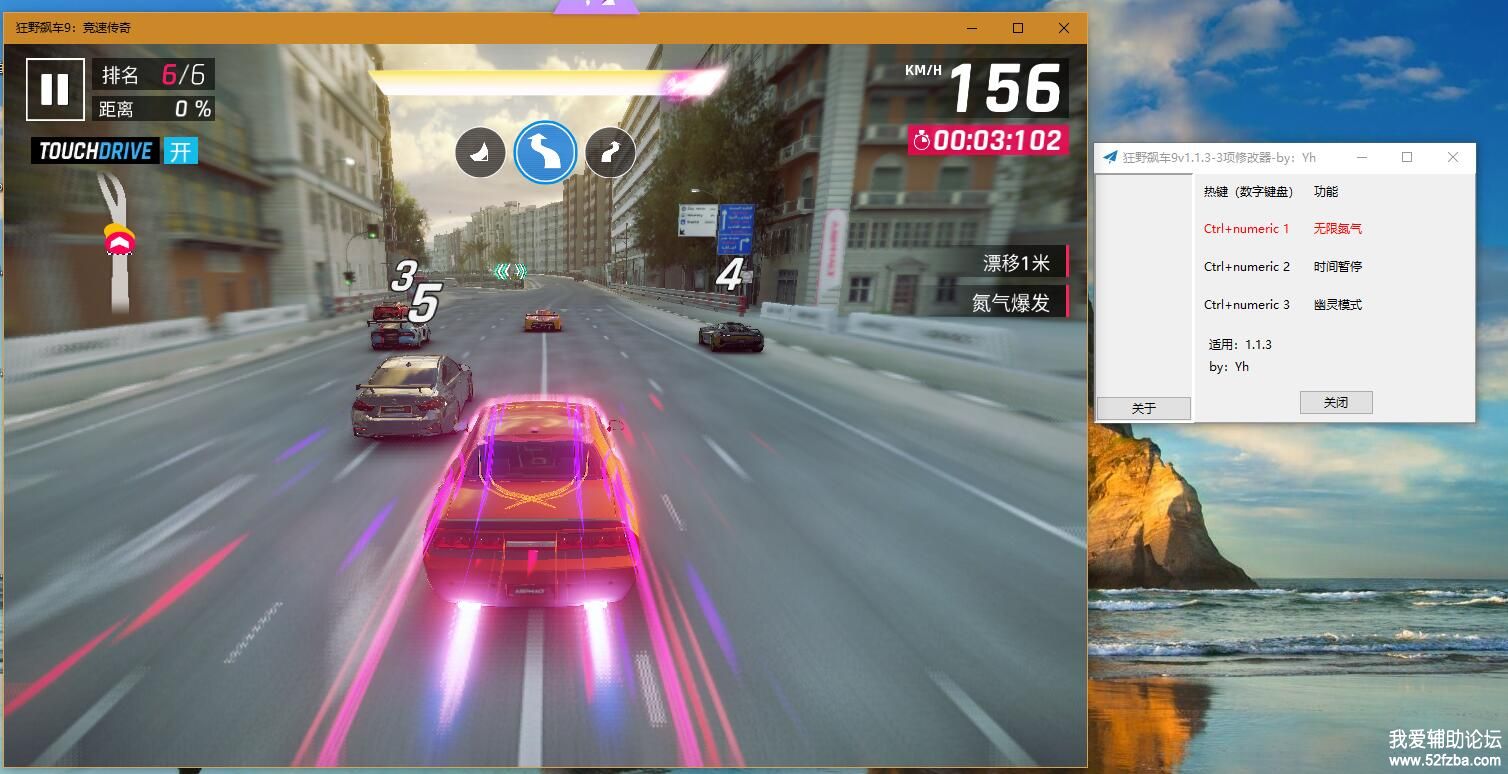Screen dimensions: 1508x774
Task: Choose the left-turn route icon
Action: [x=480, y=153]
